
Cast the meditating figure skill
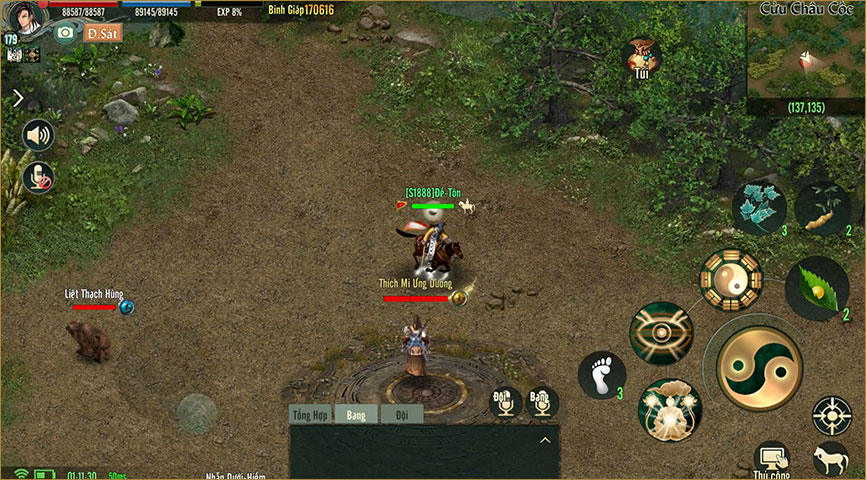coord(669,409)
